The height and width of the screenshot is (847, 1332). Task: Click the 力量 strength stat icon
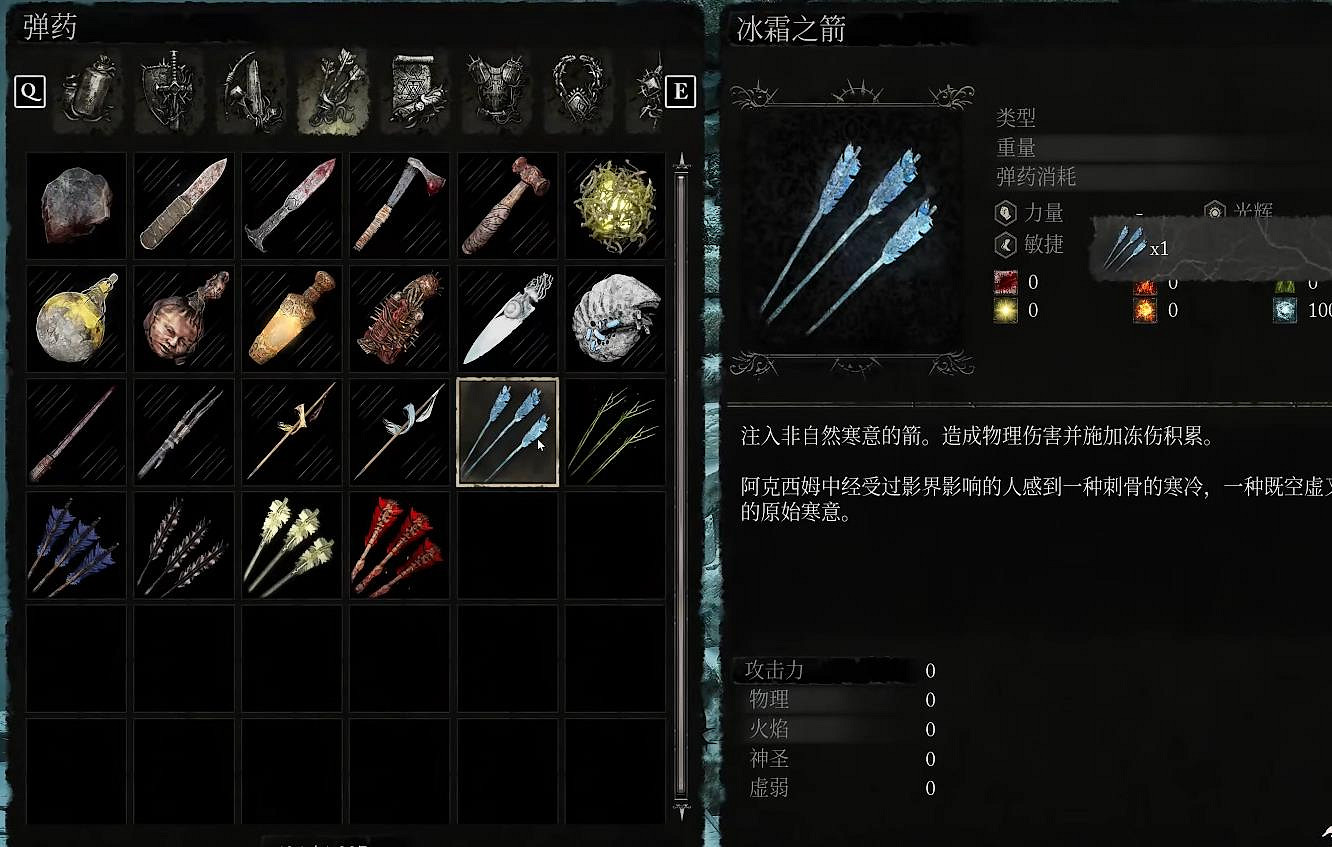click(x=1005, y=212)
